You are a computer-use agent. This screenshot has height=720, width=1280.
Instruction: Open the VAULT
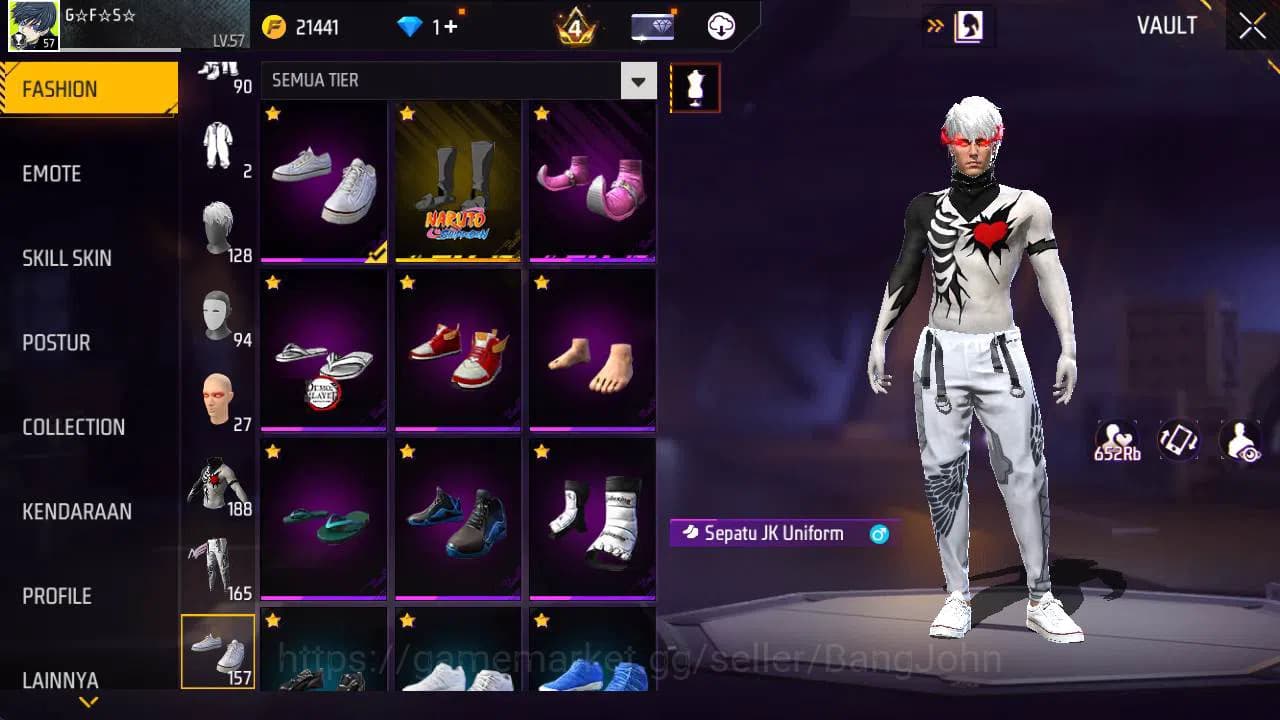(1168, 26)
